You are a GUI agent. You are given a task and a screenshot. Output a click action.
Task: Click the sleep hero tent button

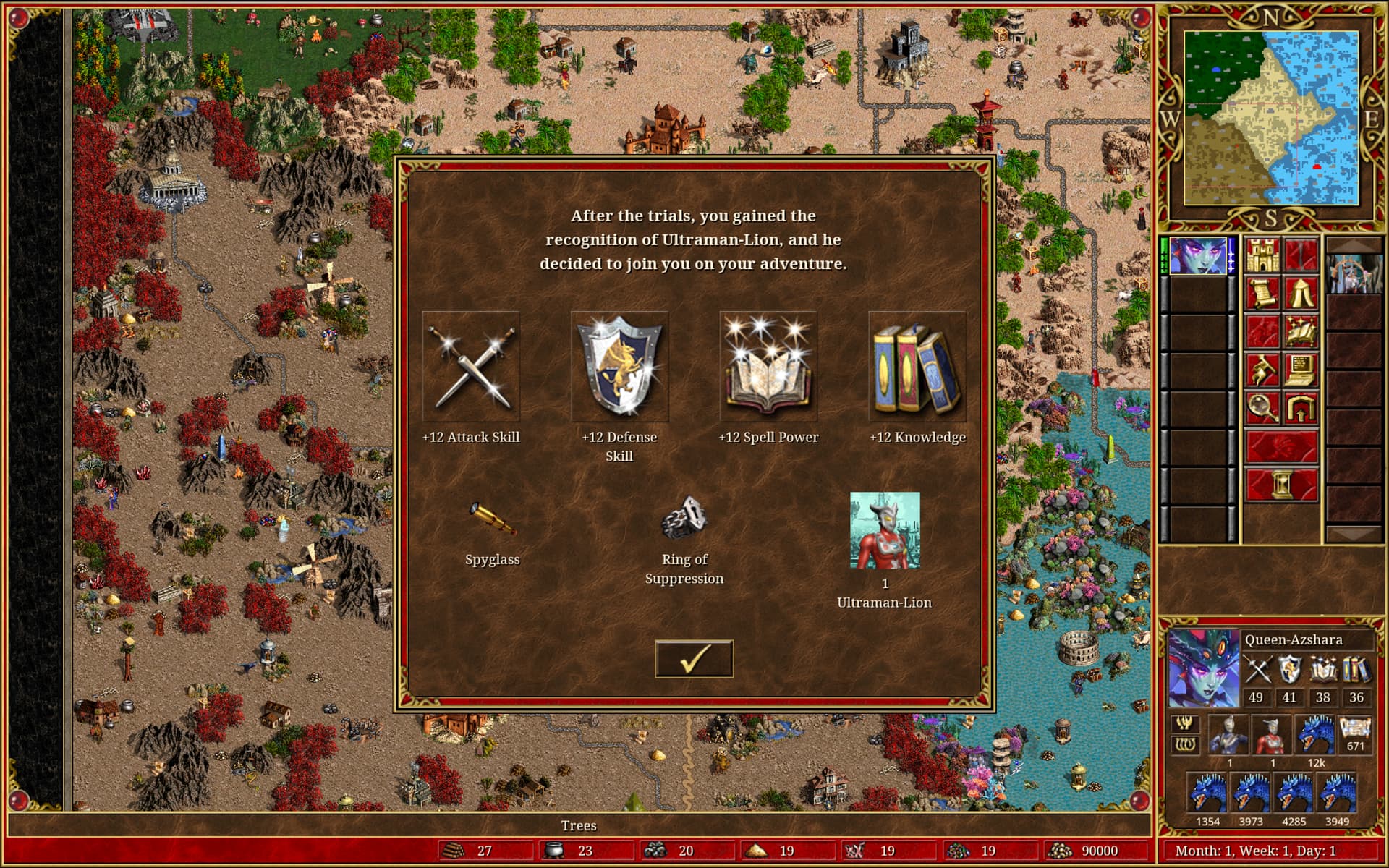pyautogui.click(x=1301, y=294)
